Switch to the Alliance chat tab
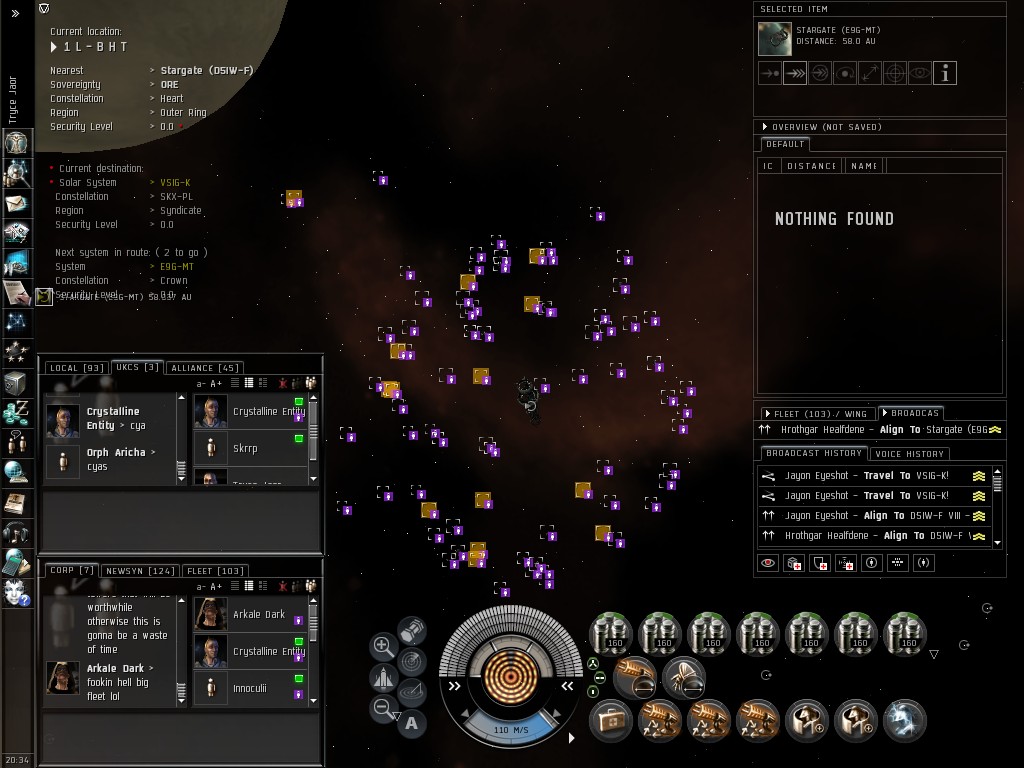 coord(205,368)
